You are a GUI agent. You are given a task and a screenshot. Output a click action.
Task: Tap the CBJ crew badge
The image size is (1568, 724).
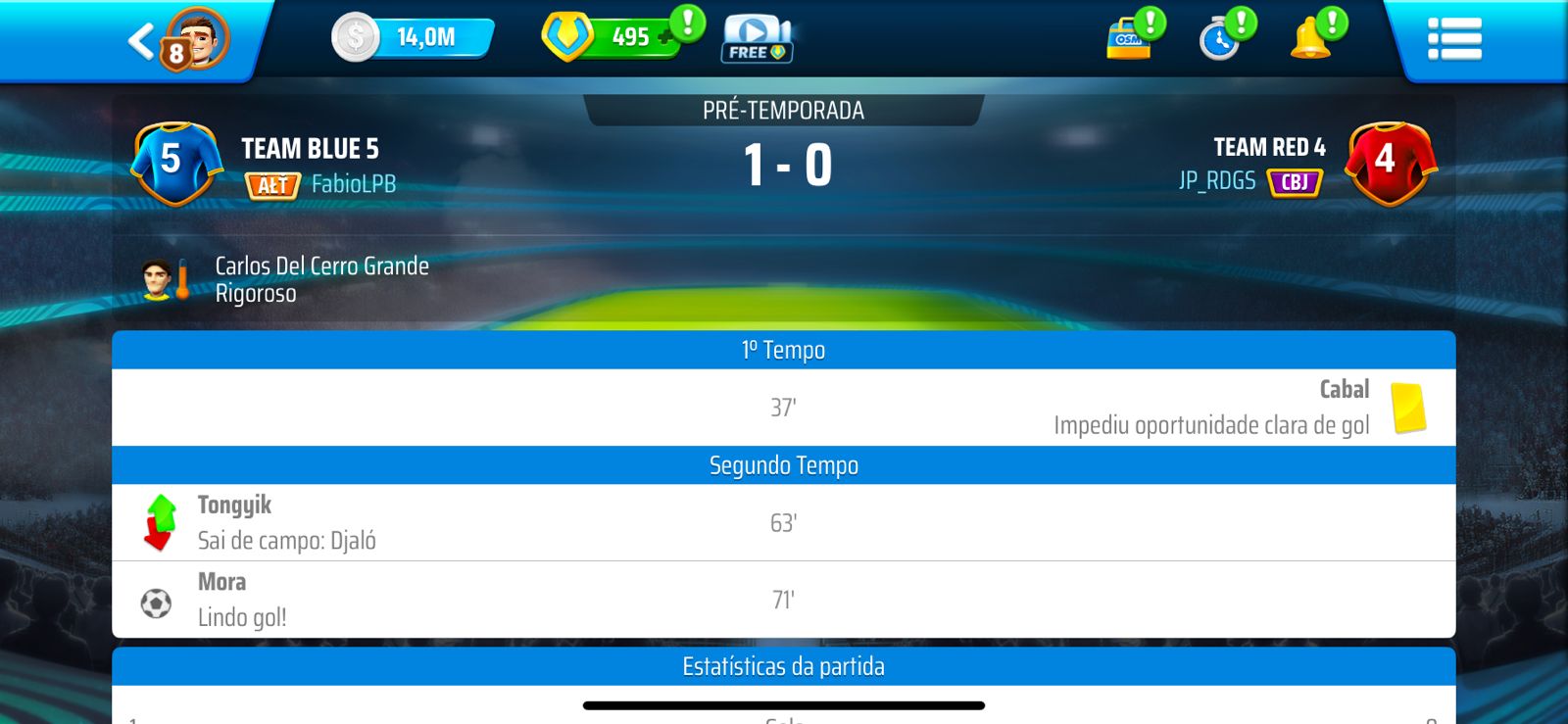coord(1295,182)
